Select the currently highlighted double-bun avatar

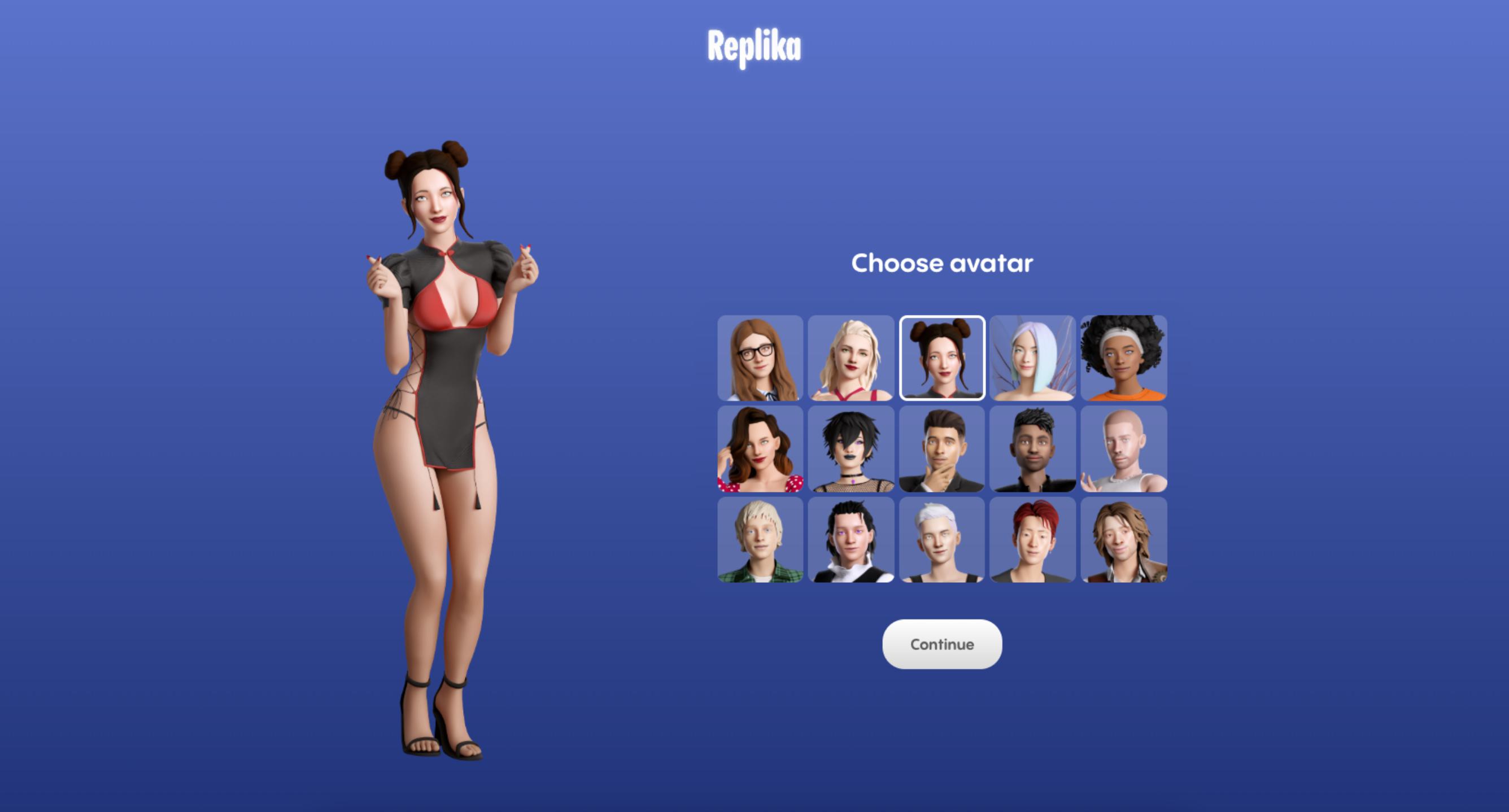(941, 359)
